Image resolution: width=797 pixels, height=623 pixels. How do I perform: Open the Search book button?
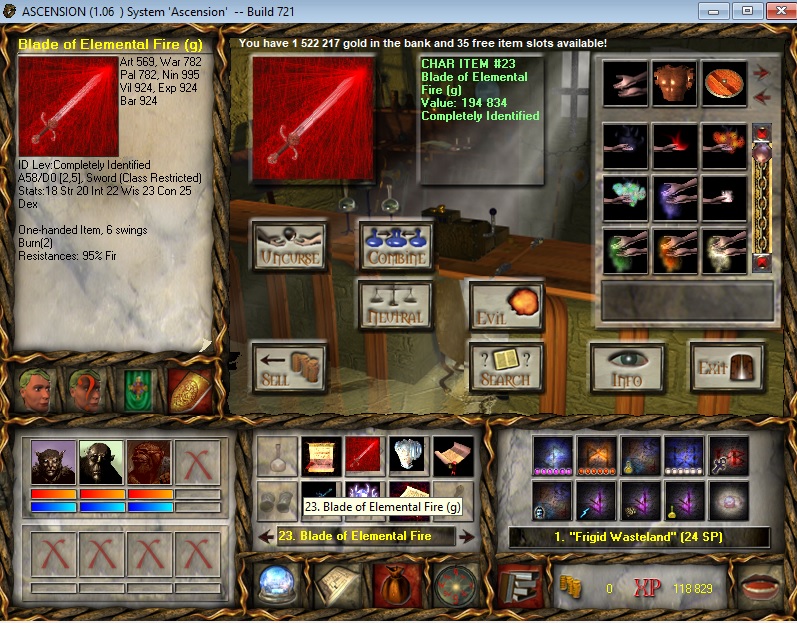(x=505, y=367)
